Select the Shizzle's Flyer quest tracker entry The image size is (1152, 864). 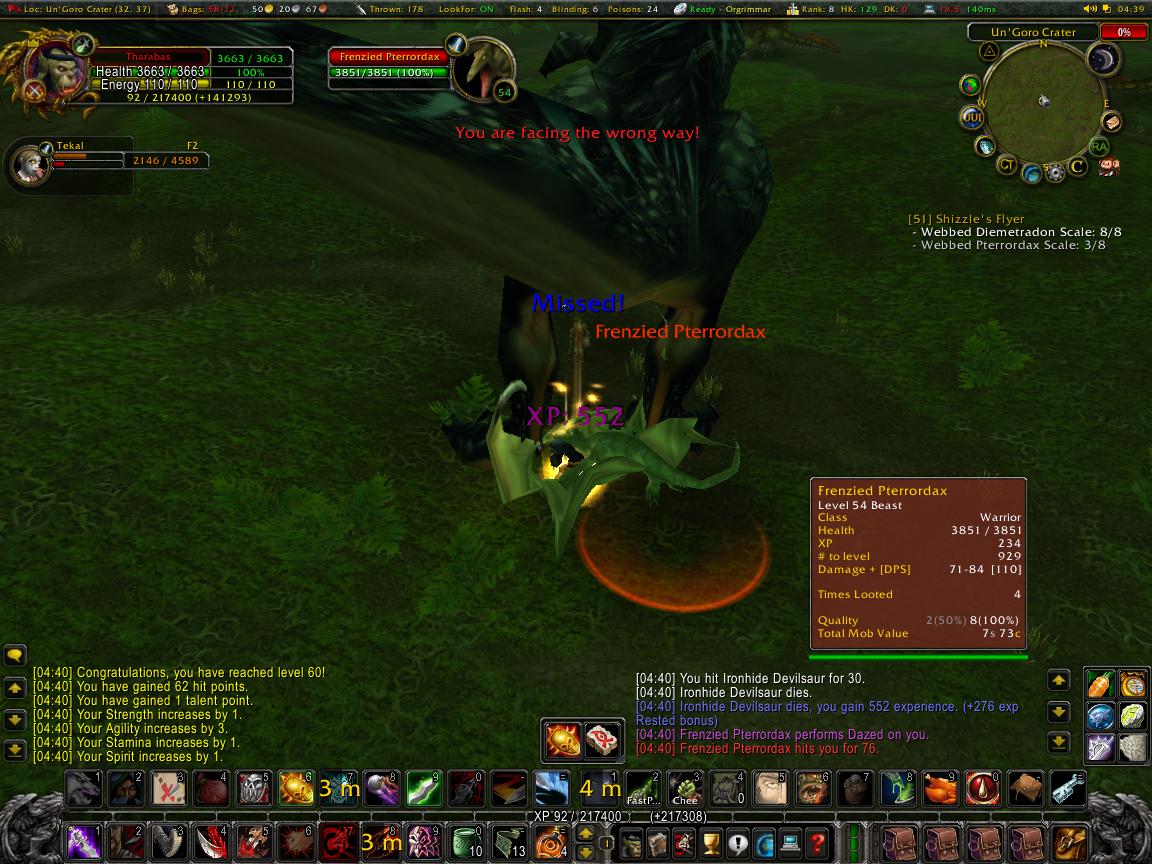tap(966, 219)
